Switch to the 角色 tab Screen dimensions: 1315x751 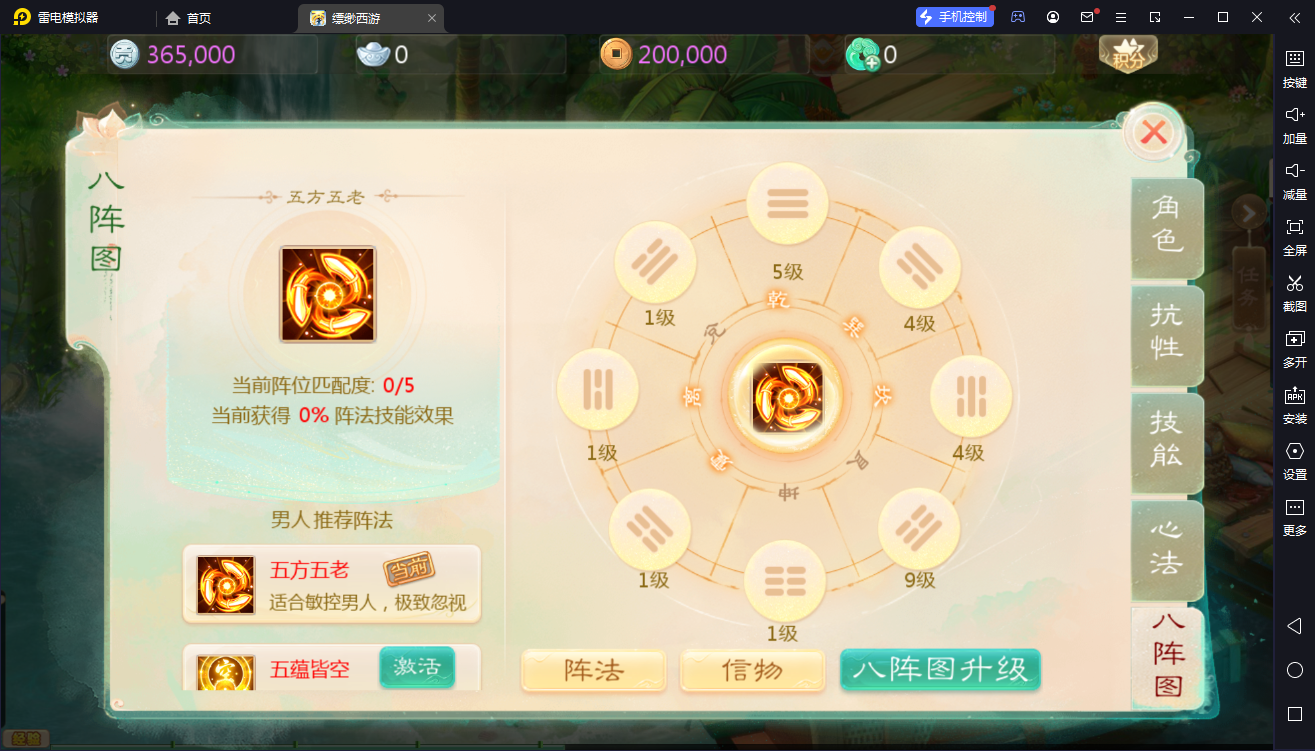1166,229
